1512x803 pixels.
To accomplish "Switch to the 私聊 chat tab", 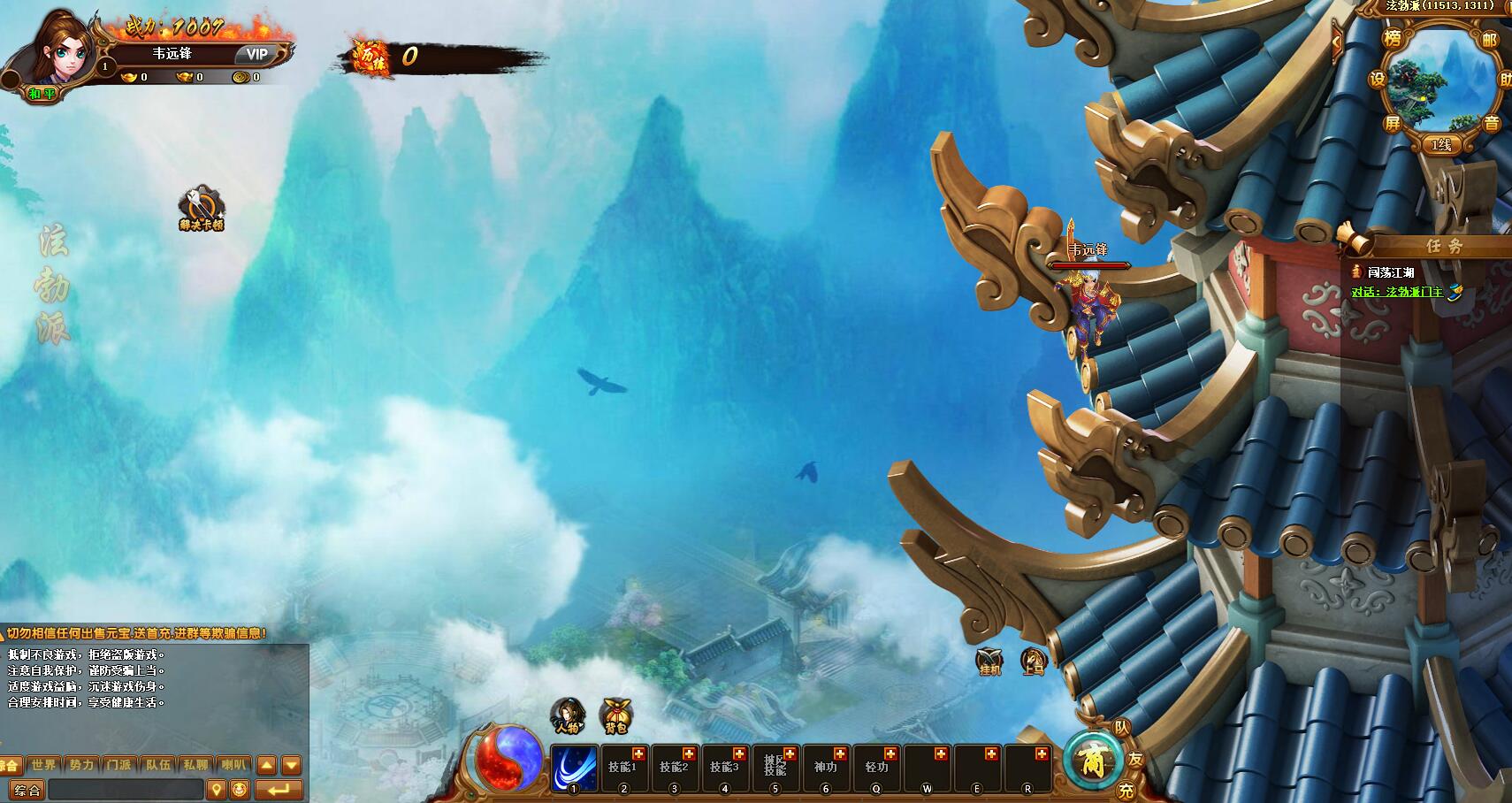I will click(x=195, y=765).
